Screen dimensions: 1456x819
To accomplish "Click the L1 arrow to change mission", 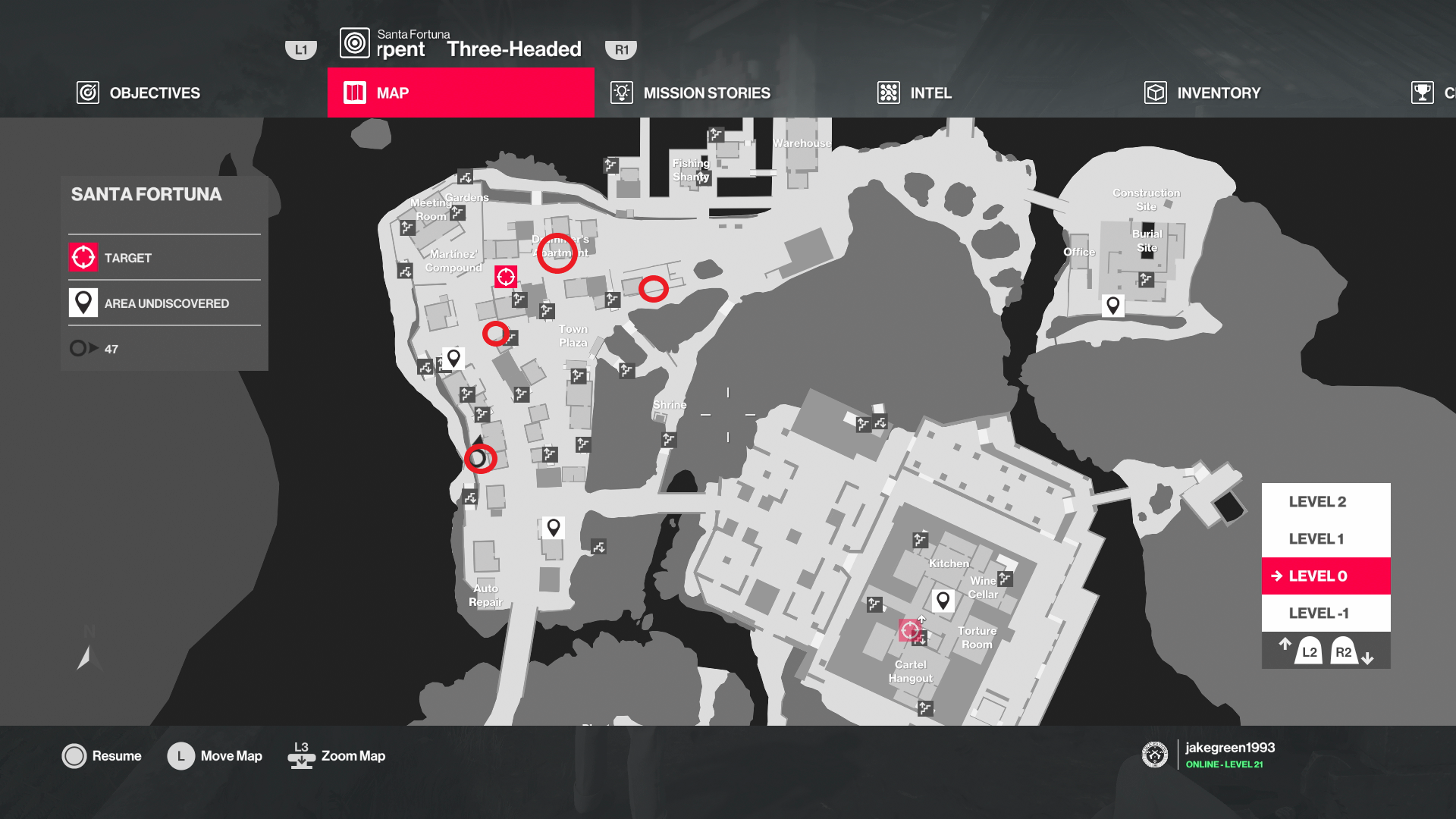I will (300, 49).
